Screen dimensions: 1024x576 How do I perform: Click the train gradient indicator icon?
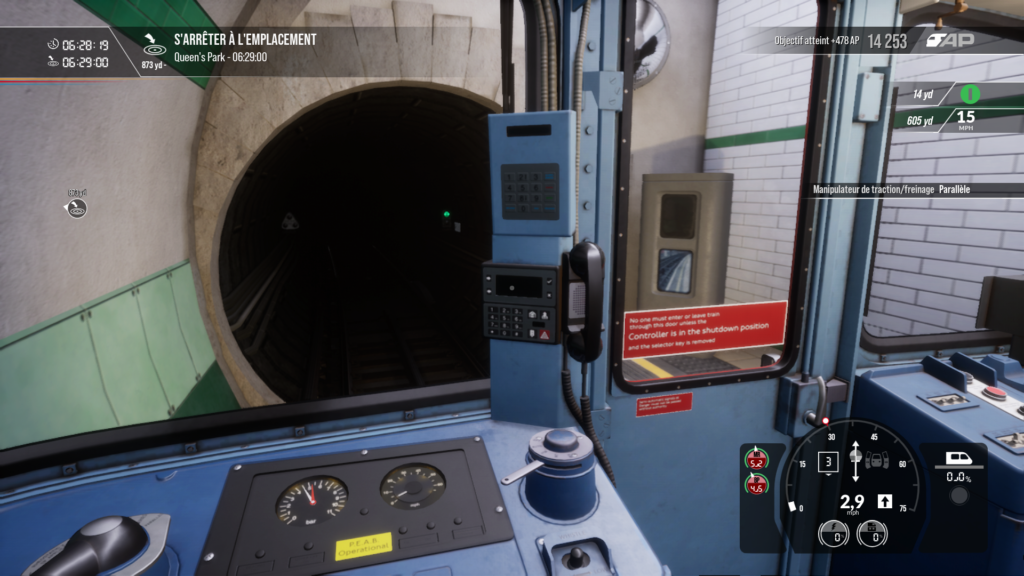tap(957, 461)
